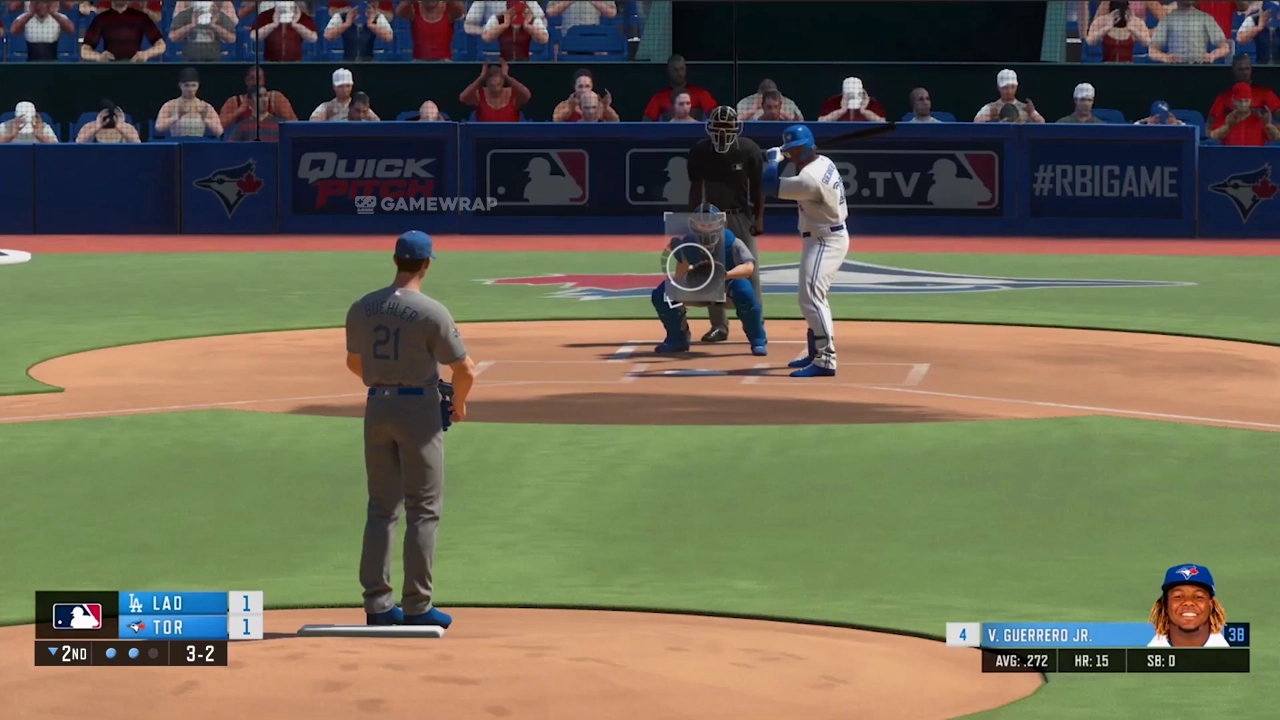Viewport: 1280px width, 720px height.
Task: Click the circular pitch aim reticle
Action: coord(691,266)
